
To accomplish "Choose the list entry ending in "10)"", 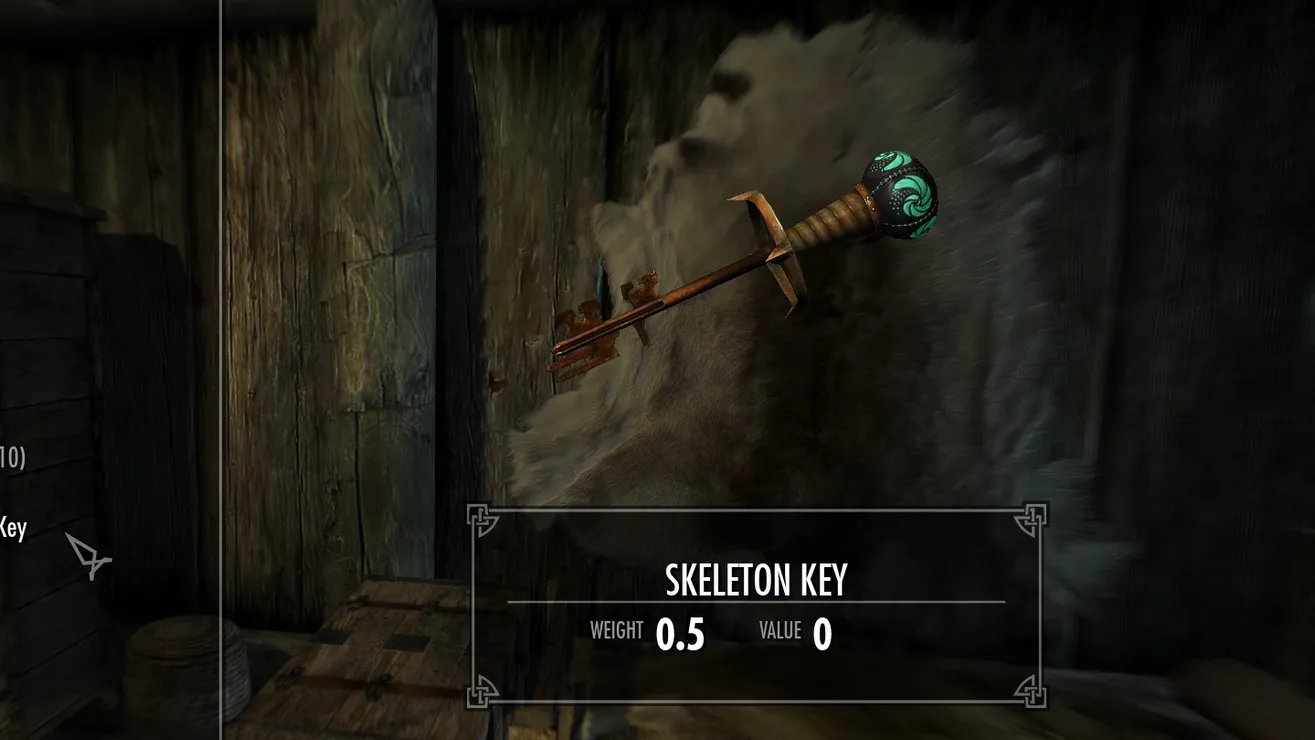I will click(12, 458).
